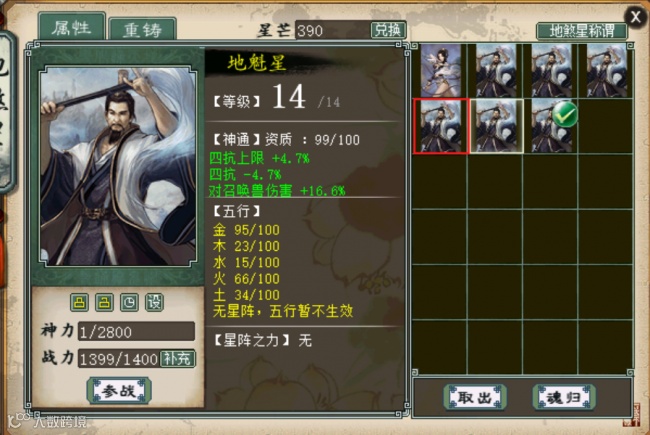Choose the card marked with green check
Viewport: 650px width, 435px height.
click(x=554, y=125)
